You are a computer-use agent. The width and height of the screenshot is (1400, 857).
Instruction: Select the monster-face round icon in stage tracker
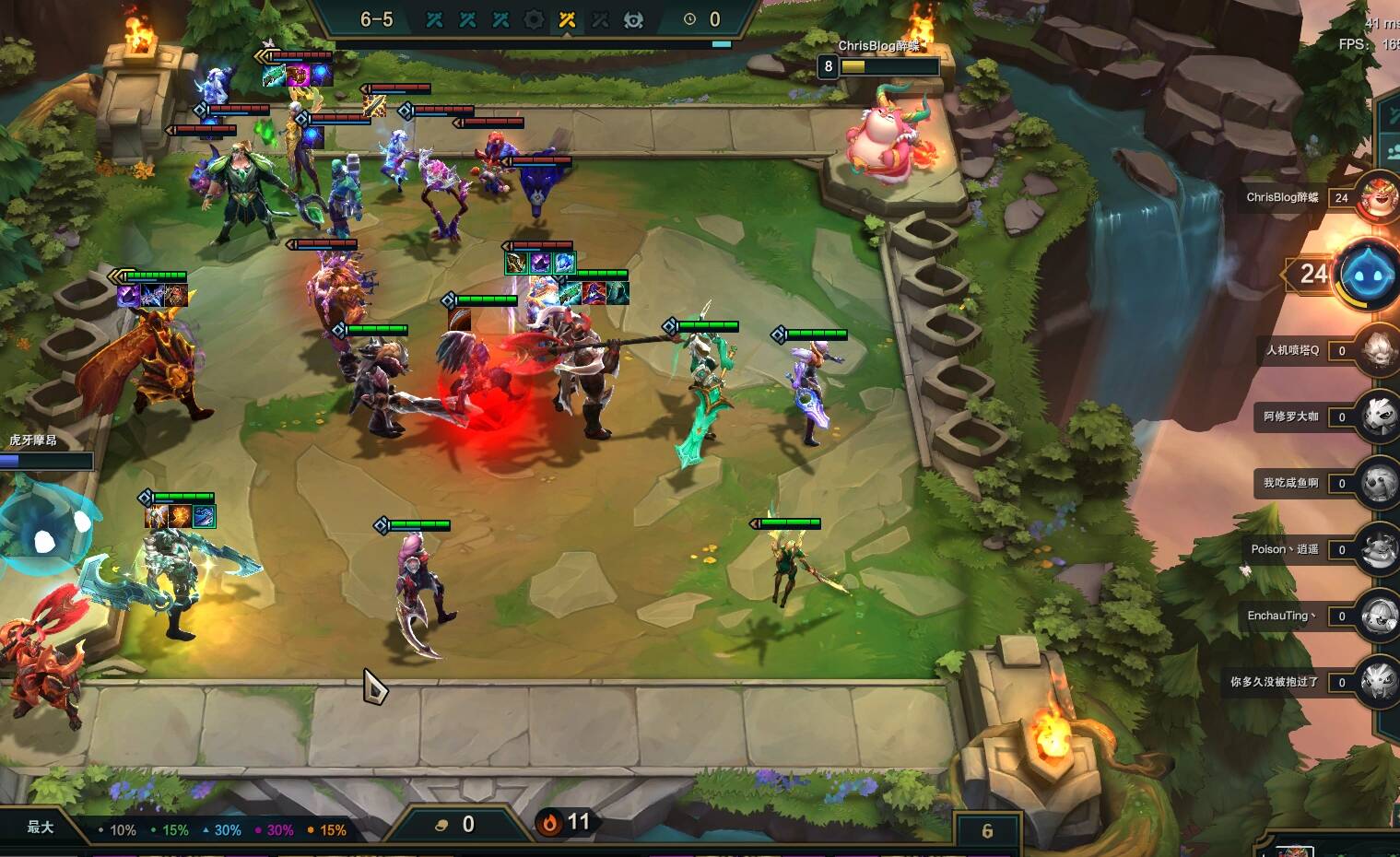633,19
